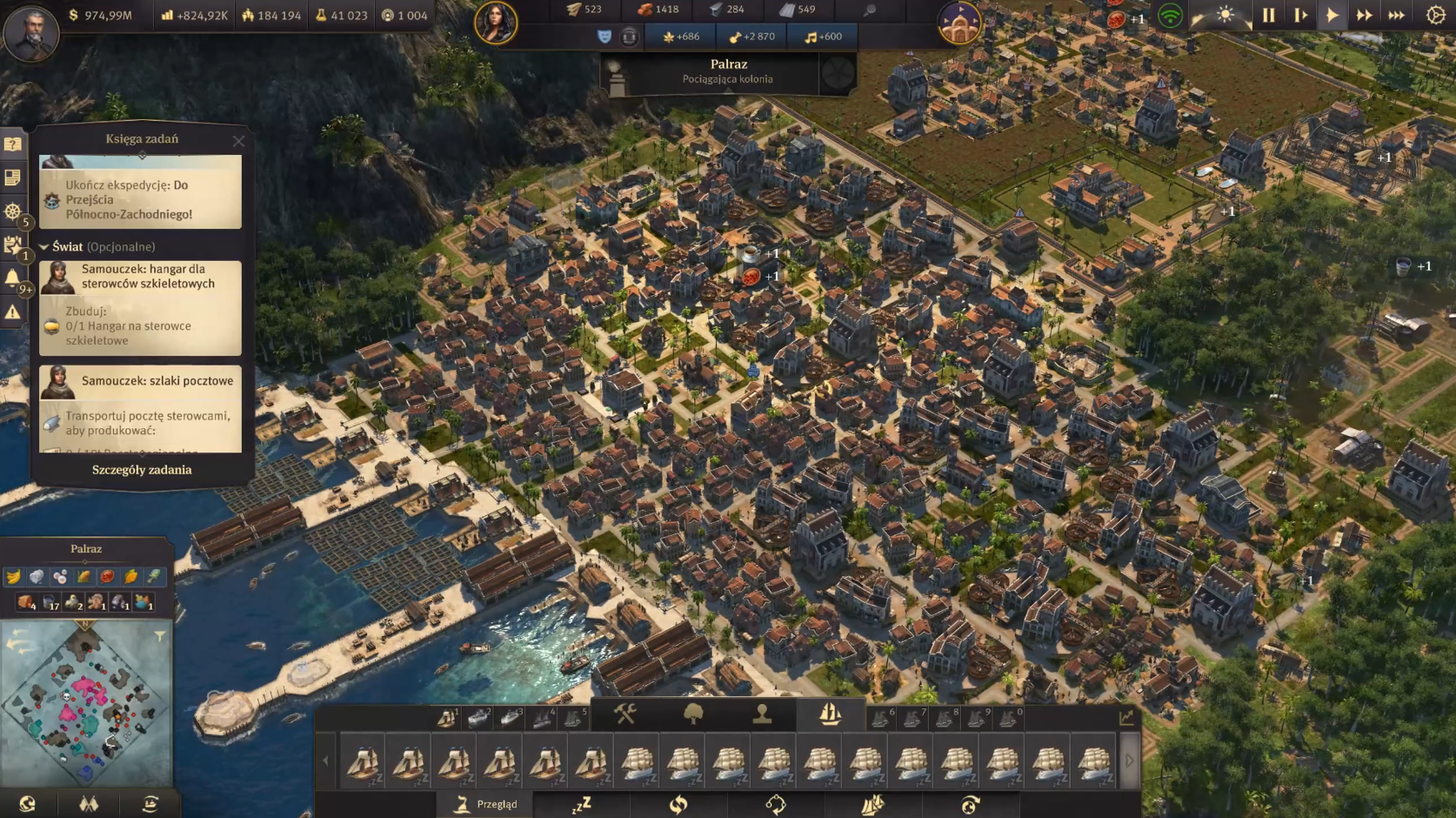The image size is (1456, 818).
Task: Open the statistics chart button
Action: 1126,717
